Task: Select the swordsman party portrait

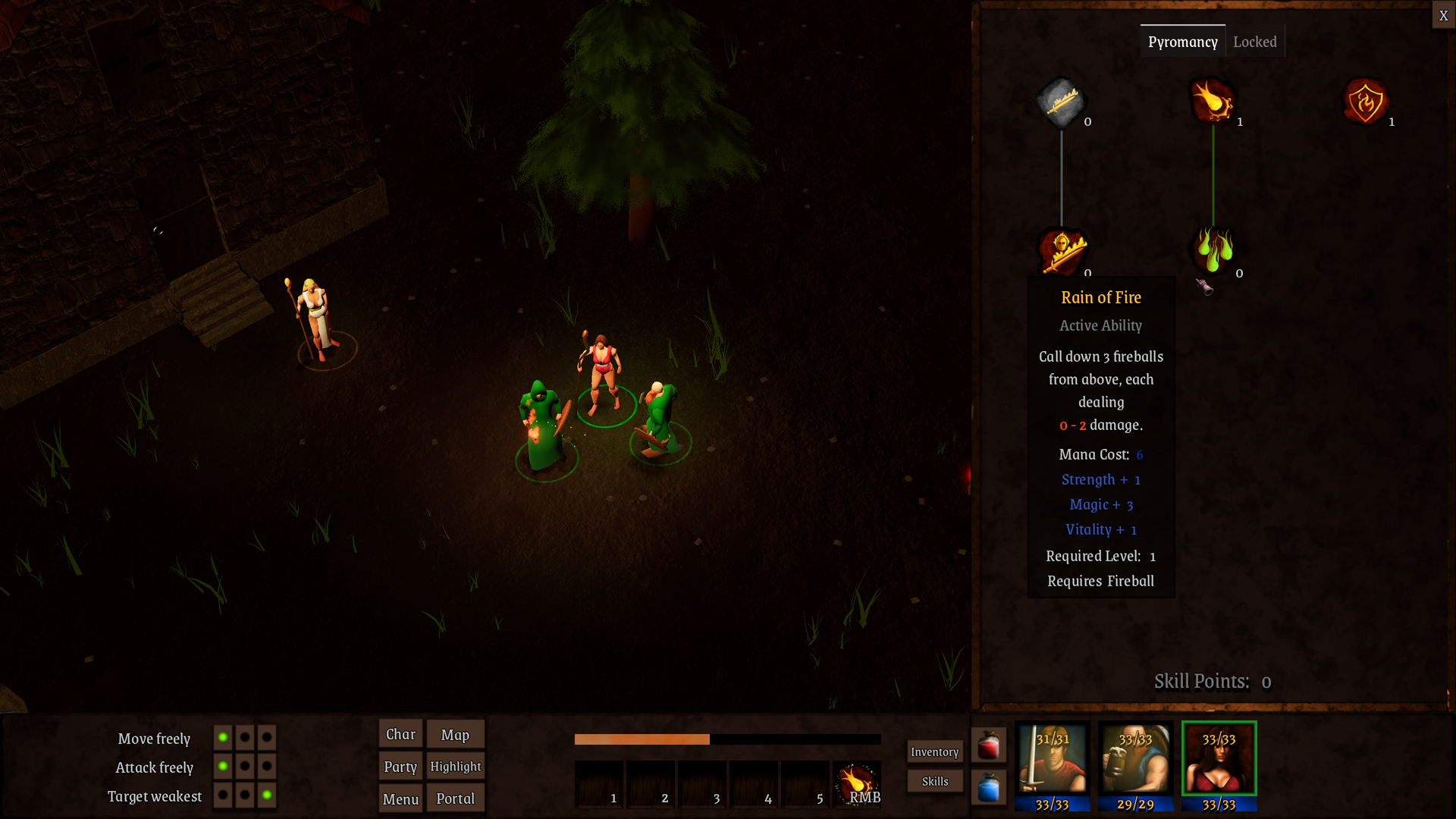Action: tap(1053, 764)
